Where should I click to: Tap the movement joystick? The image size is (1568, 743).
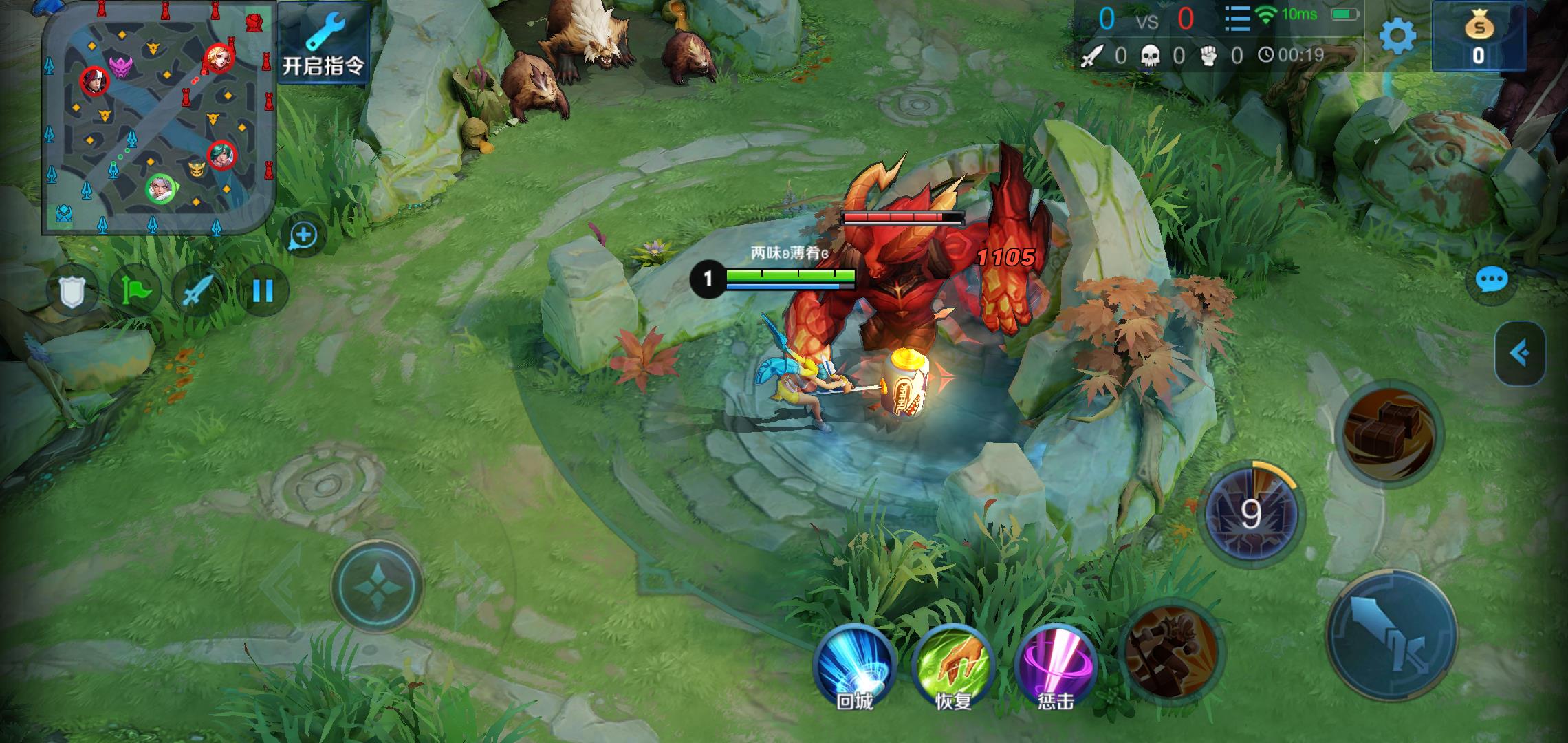click(377, 586)
